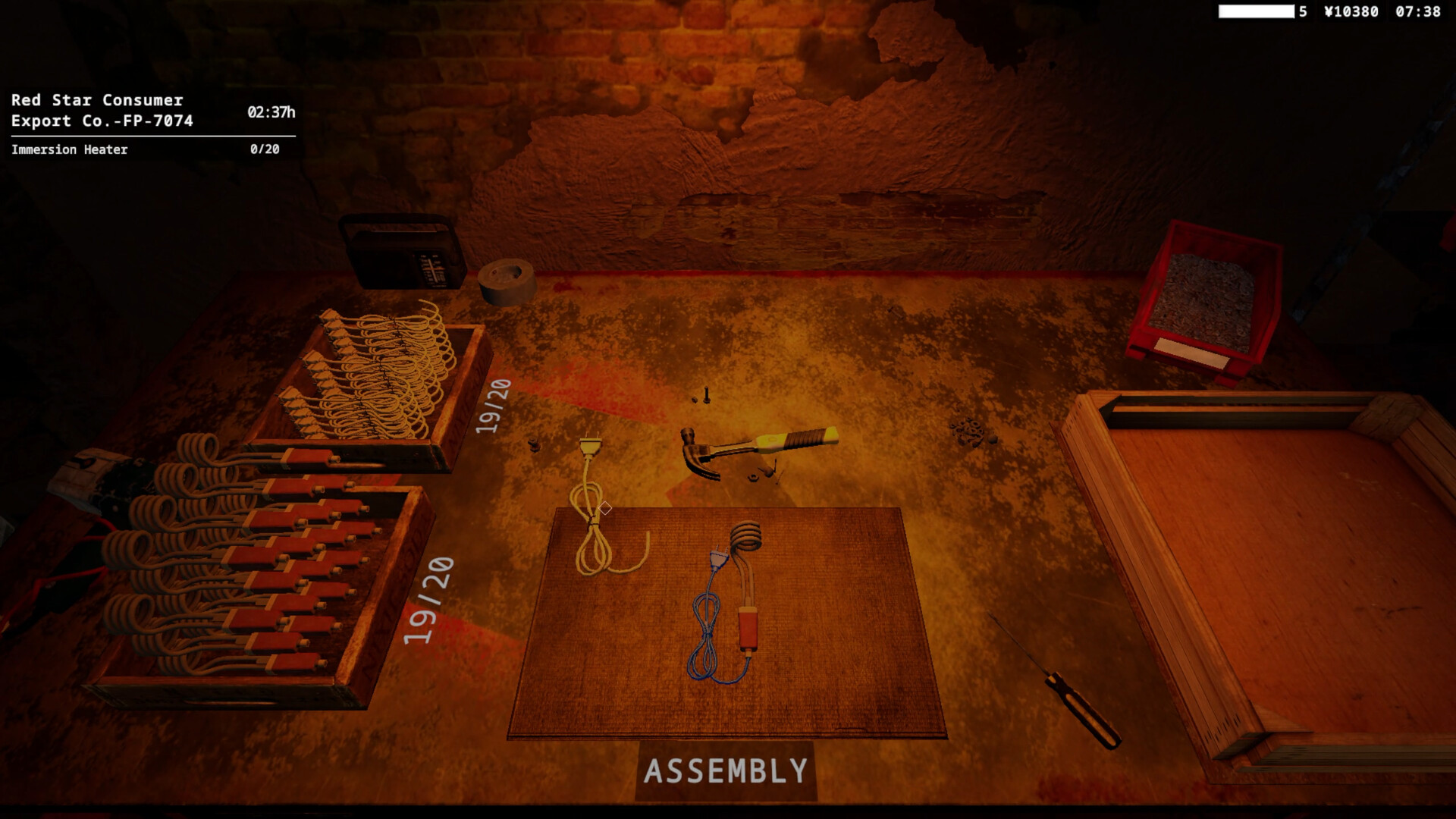Select the ASSEMBLY station label

click(724, 772)
